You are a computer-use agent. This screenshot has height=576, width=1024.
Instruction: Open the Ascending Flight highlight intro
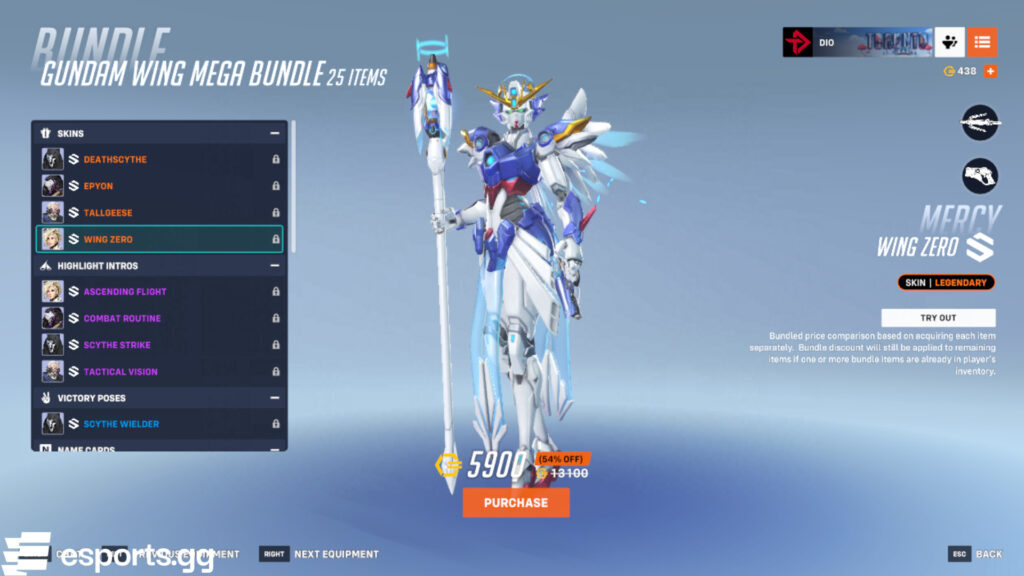160,291
